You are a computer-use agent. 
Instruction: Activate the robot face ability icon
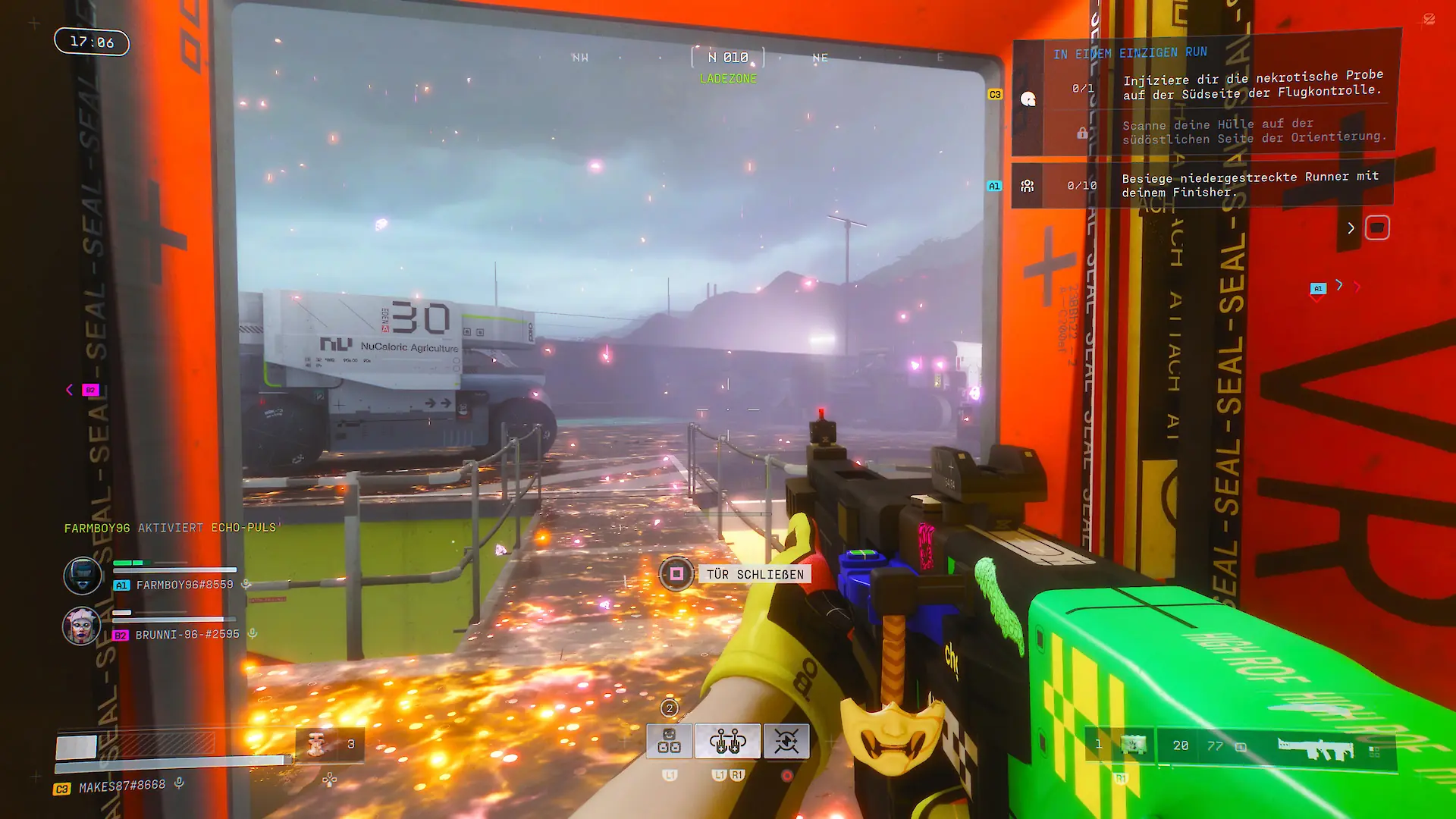(669, 741)
